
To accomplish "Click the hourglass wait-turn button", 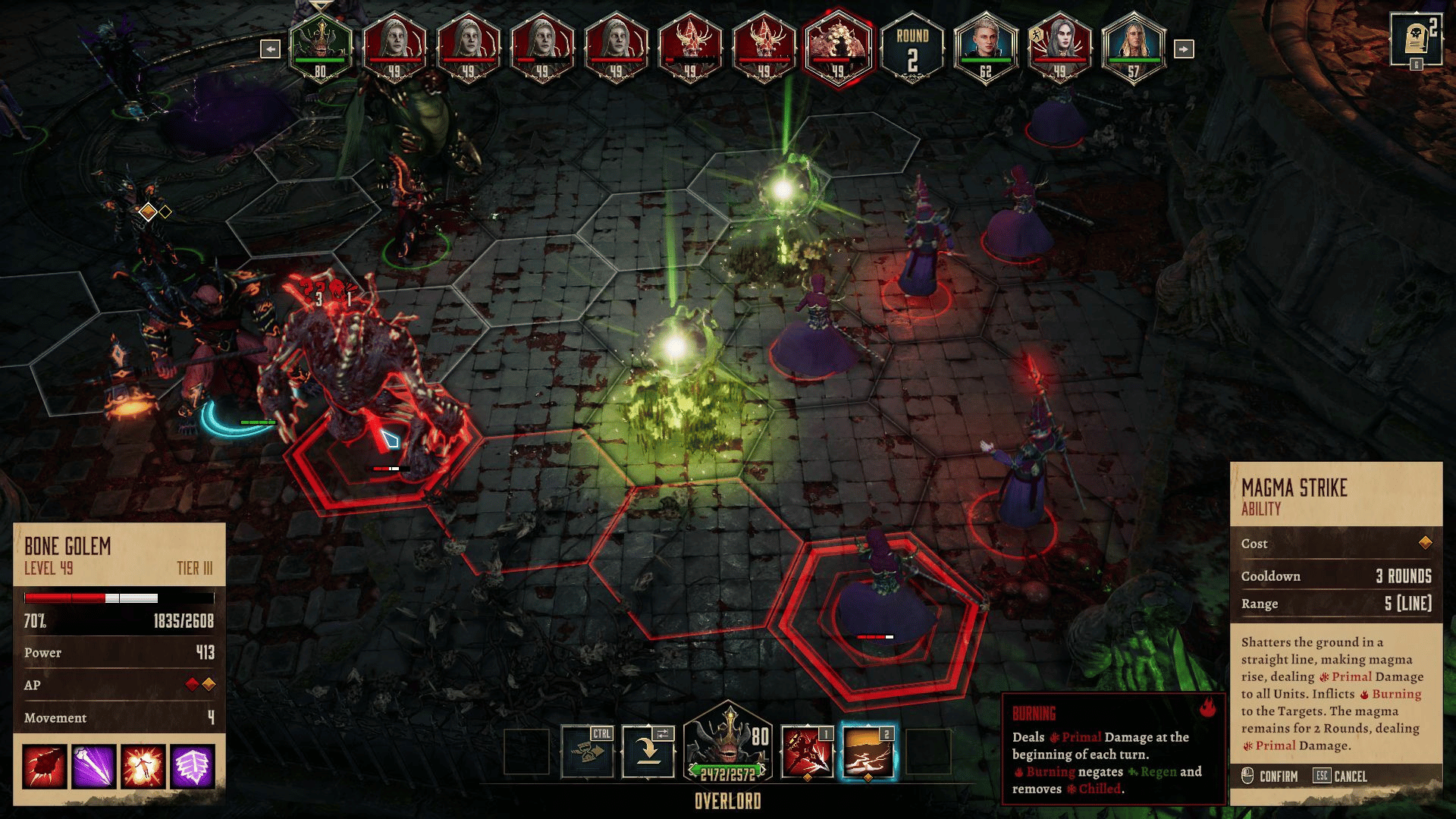I will click(586, 752).
